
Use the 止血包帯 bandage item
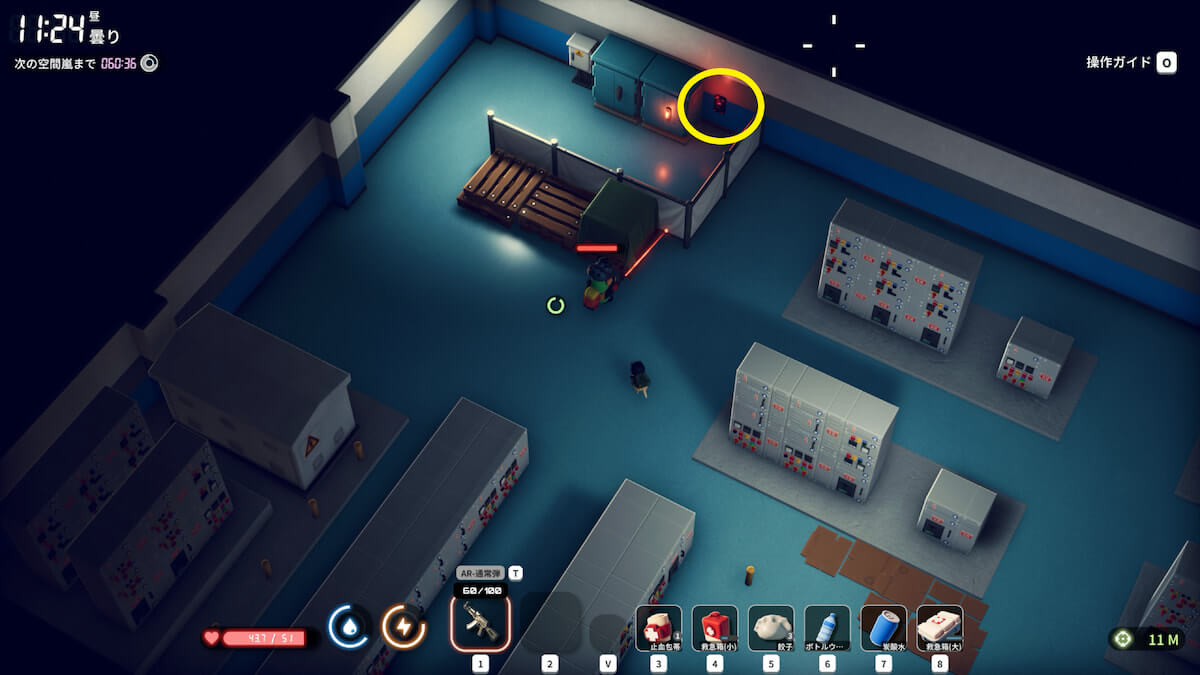(659, 628)
